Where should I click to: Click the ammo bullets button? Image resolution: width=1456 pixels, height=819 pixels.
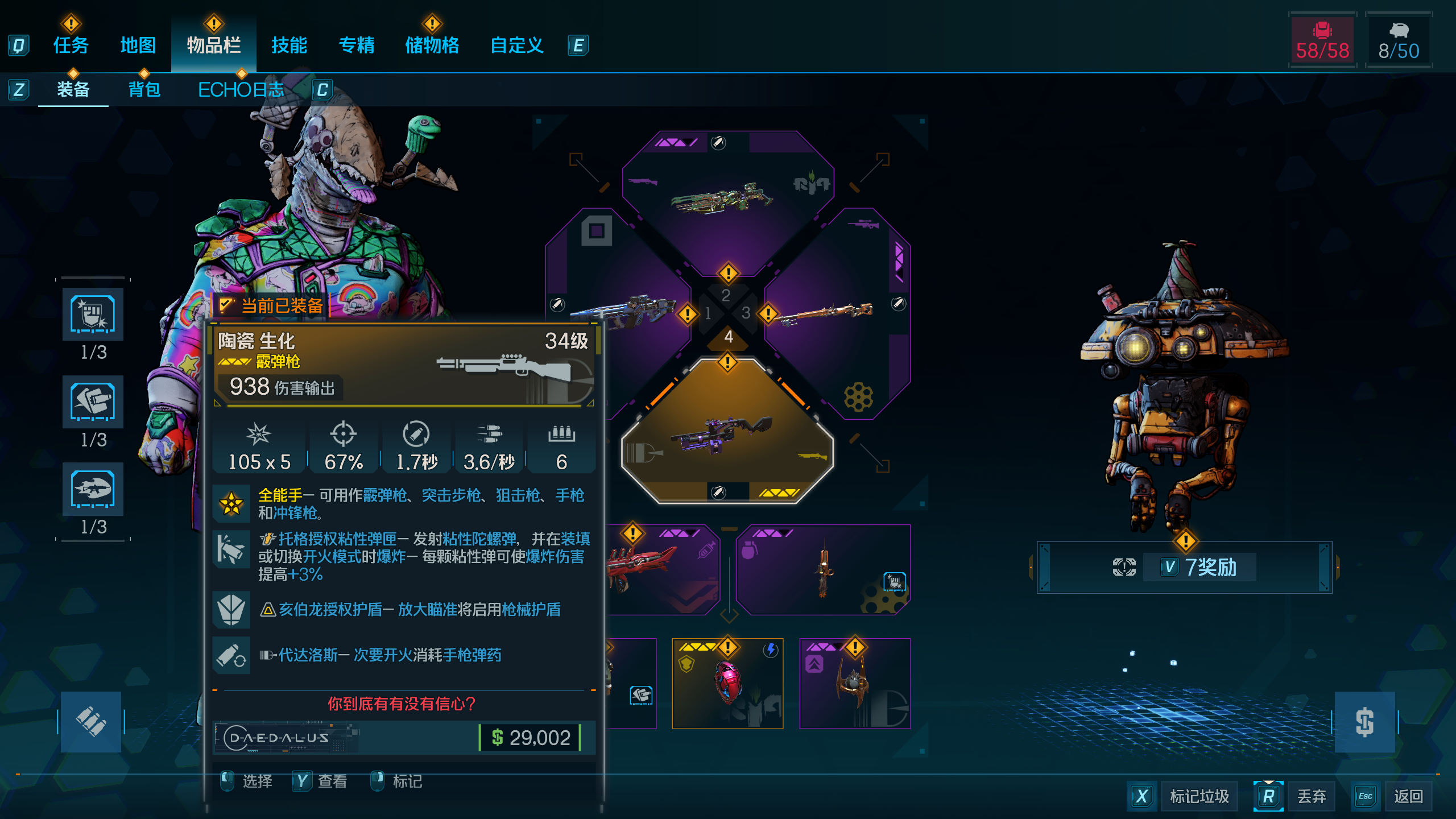[91, 722]
